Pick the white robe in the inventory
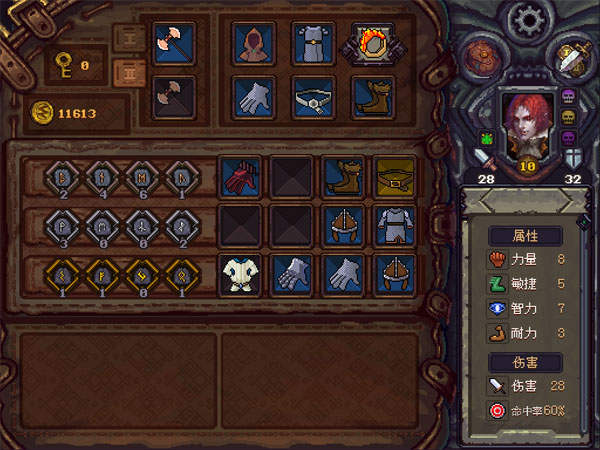Screen dimensions: 600x450 point(240,273)
